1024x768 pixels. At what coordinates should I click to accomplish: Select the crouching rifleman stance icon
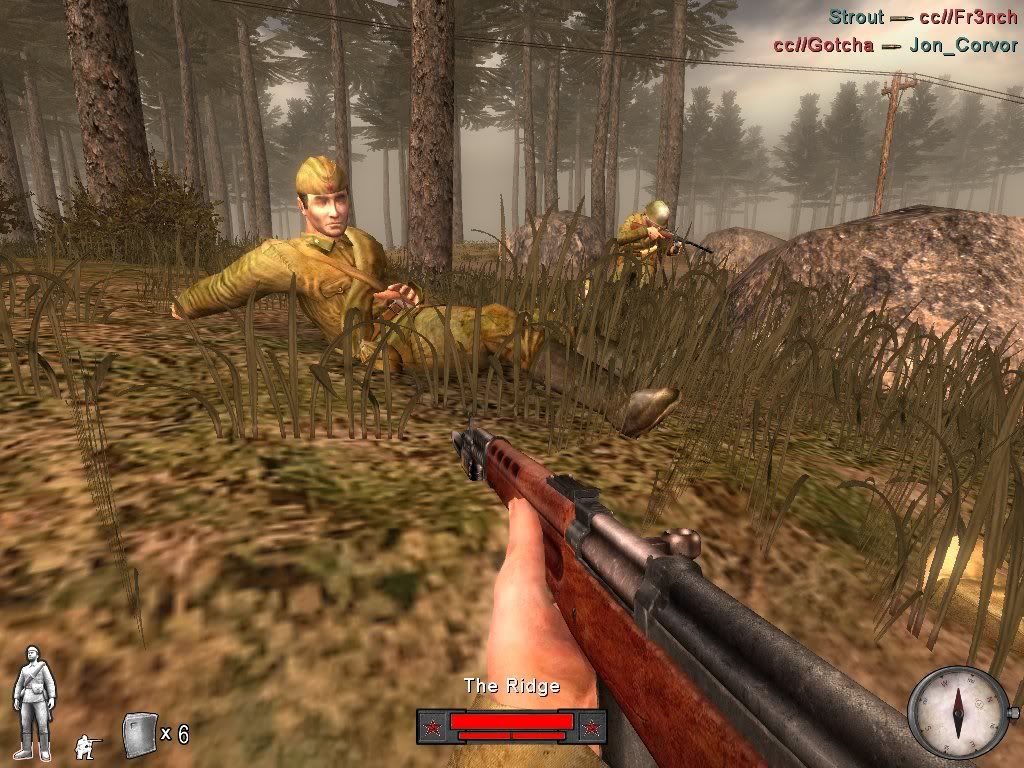[87, 744]
